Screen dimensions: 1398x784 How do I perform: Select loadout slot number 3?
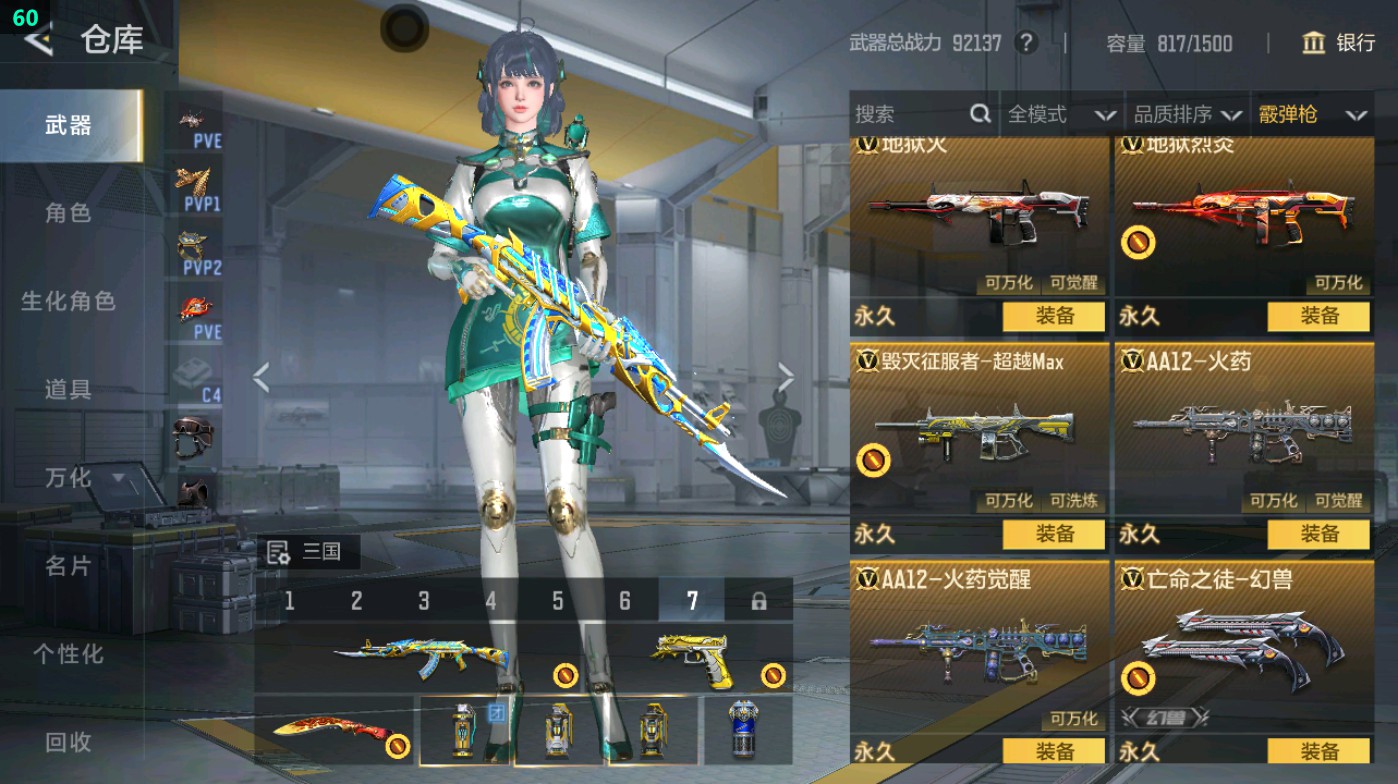pos(424,601)
